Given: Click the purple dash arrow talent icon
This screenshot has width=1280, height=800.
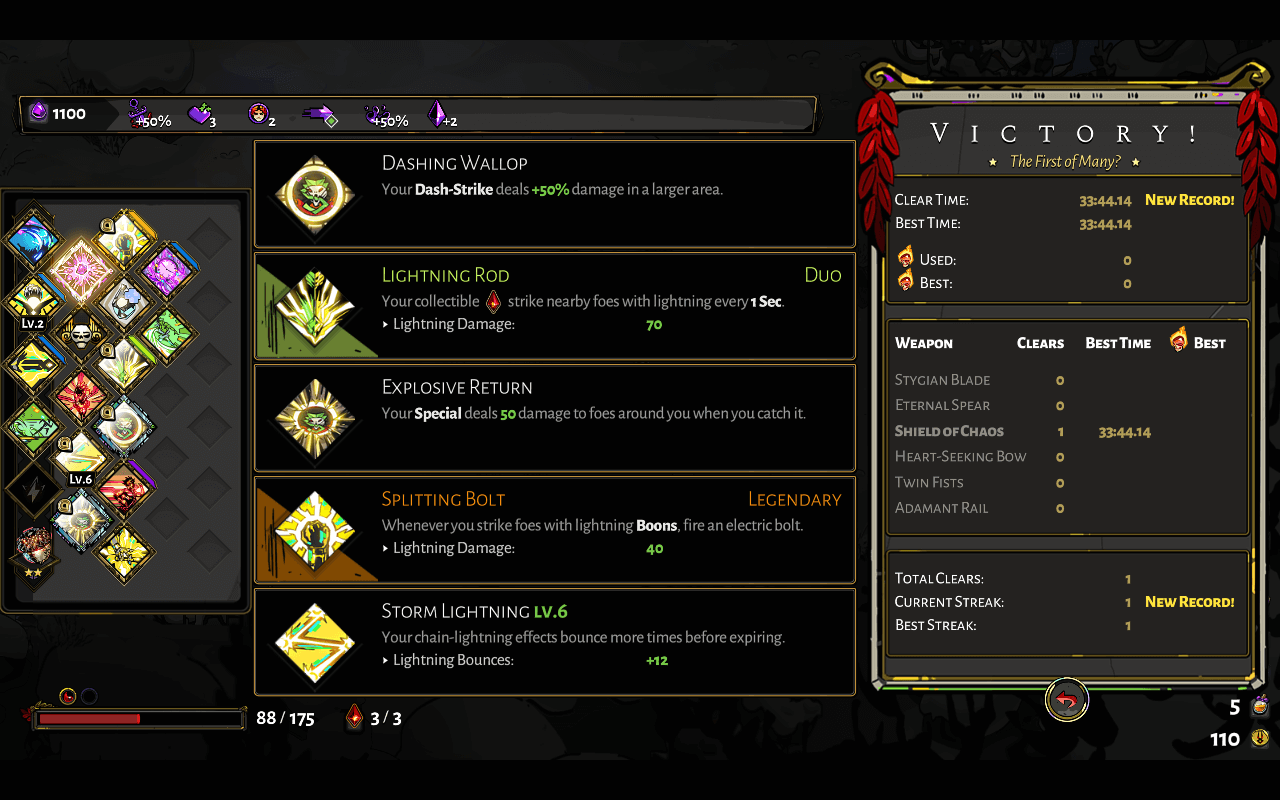Looking at the screenshot, I should point(320,116).
